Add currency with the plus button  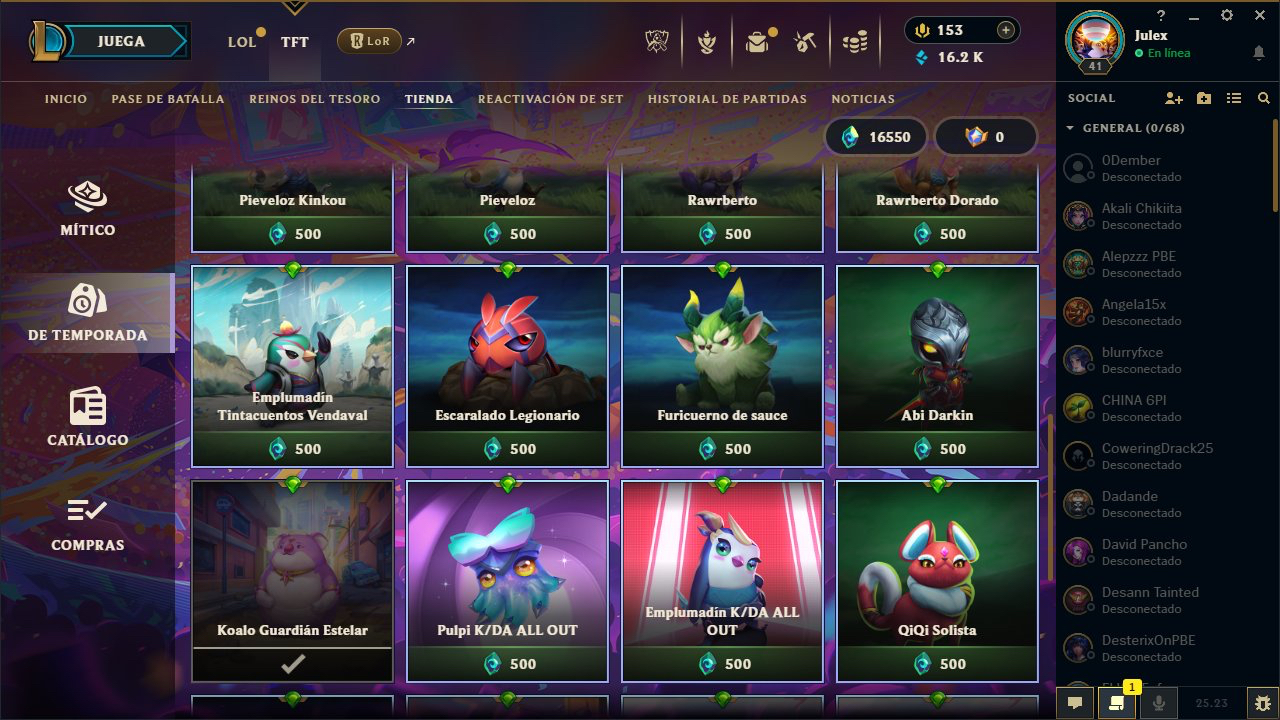[1005, 30]
